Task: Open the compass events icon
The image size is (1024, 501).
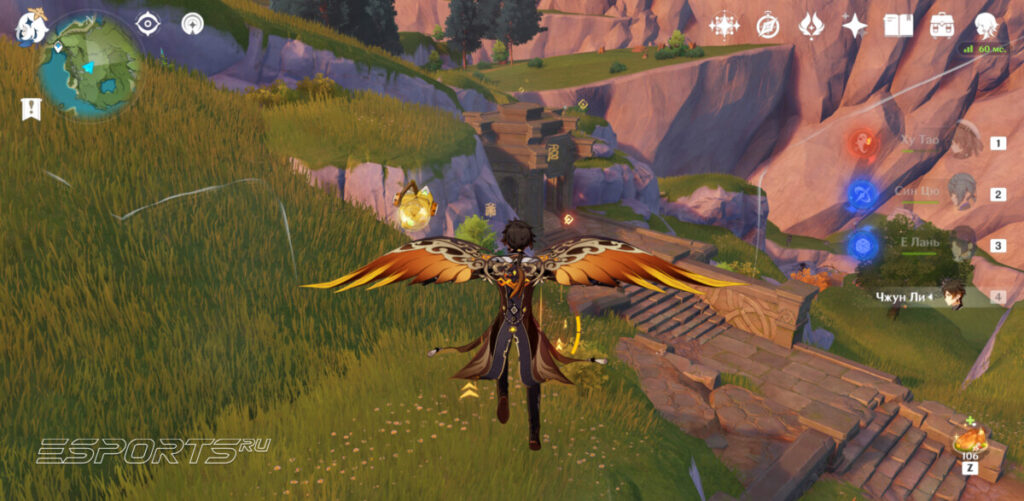Action: [768, 25]
